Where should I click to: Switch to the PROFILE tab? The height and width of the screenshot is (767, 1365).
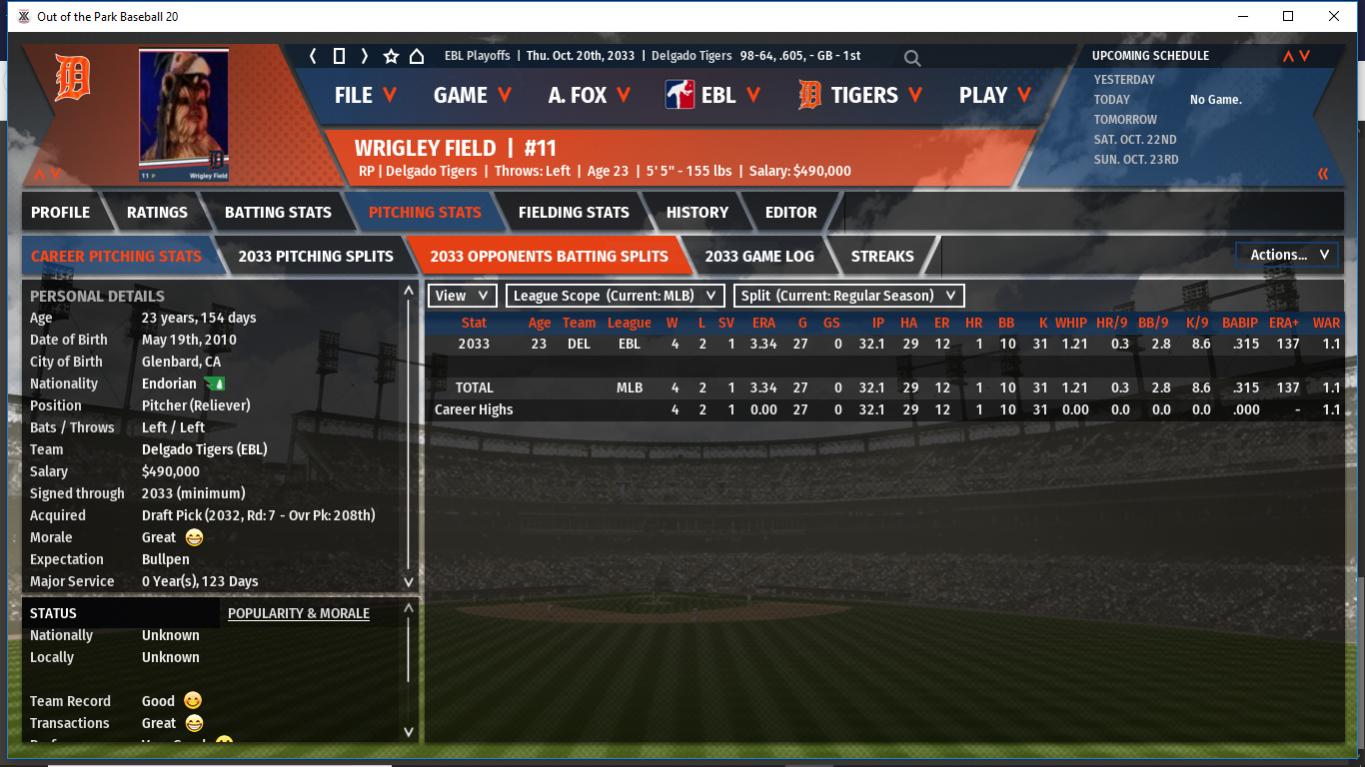coord(60,212)
